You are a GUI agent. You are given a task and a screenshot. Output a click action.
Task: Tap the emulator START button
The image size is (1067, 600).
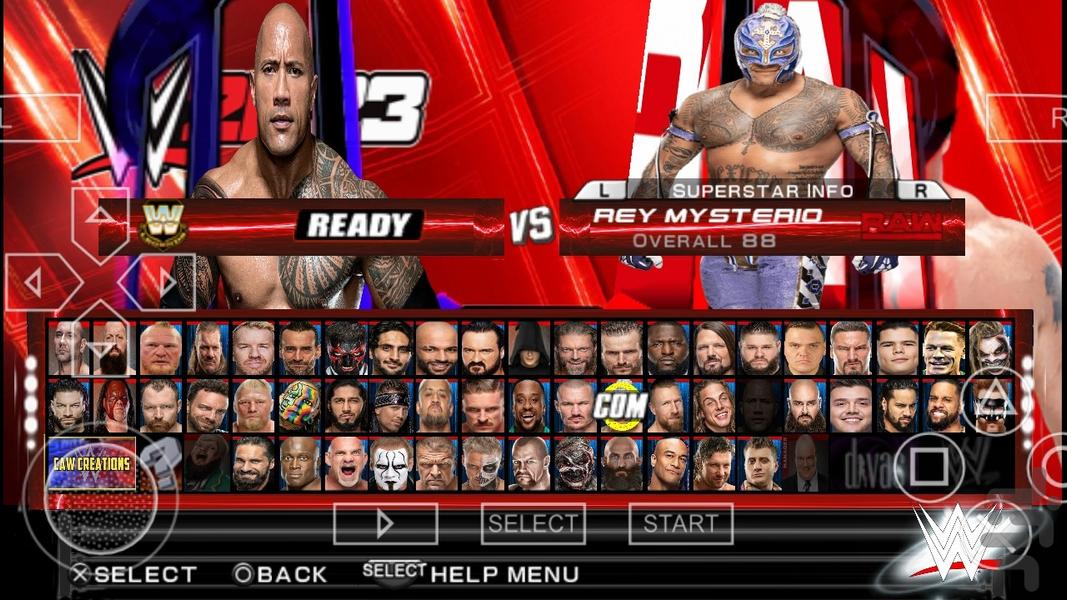tap(680, 523)
